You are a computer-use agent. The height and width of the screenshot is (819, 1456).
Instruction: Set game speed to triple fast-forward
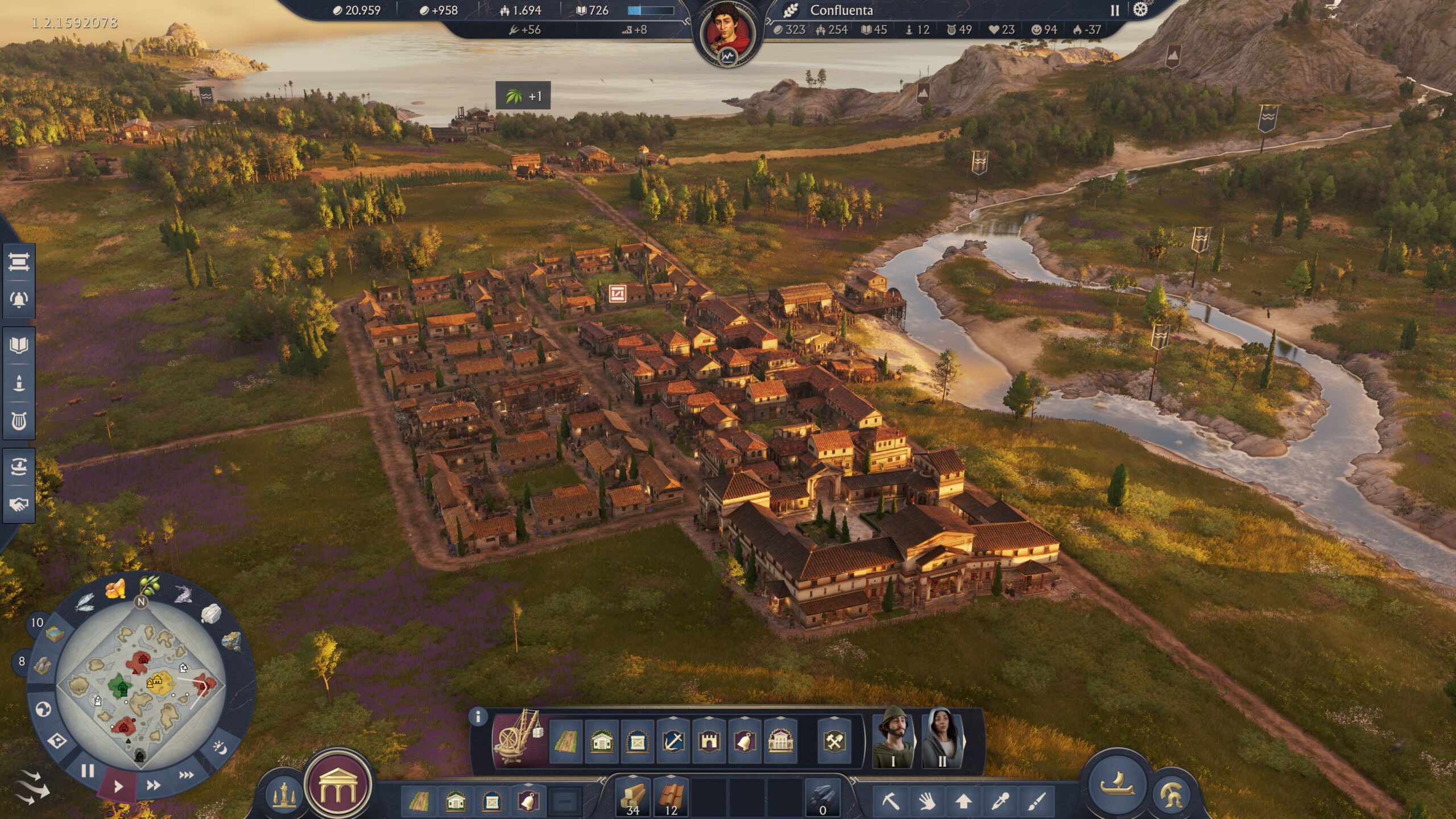(x=187, y=775)
